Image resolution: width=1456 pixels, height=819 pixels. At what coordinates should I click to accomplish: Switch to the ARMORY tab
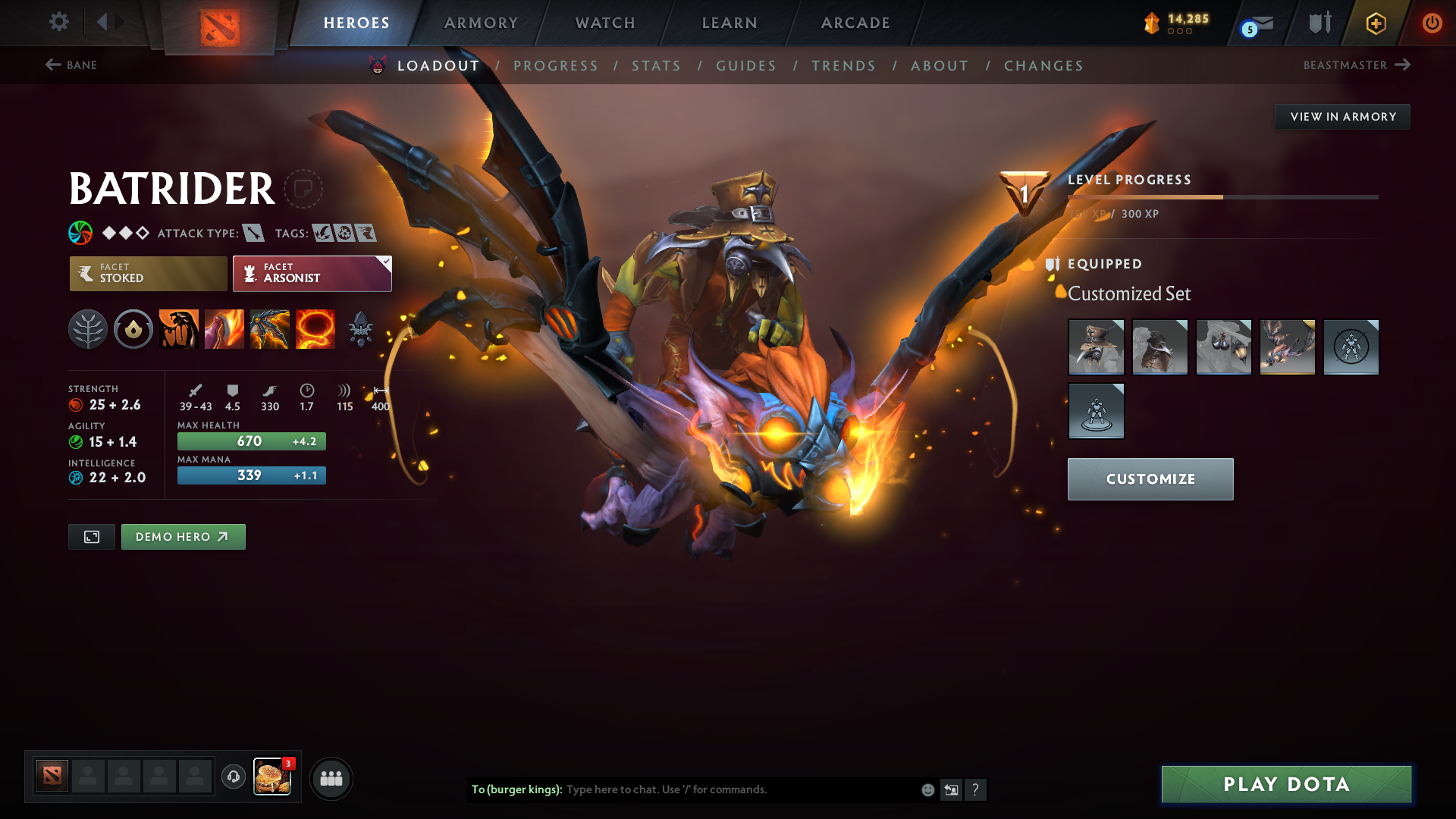pyautogui.click(x=481, y=23)
